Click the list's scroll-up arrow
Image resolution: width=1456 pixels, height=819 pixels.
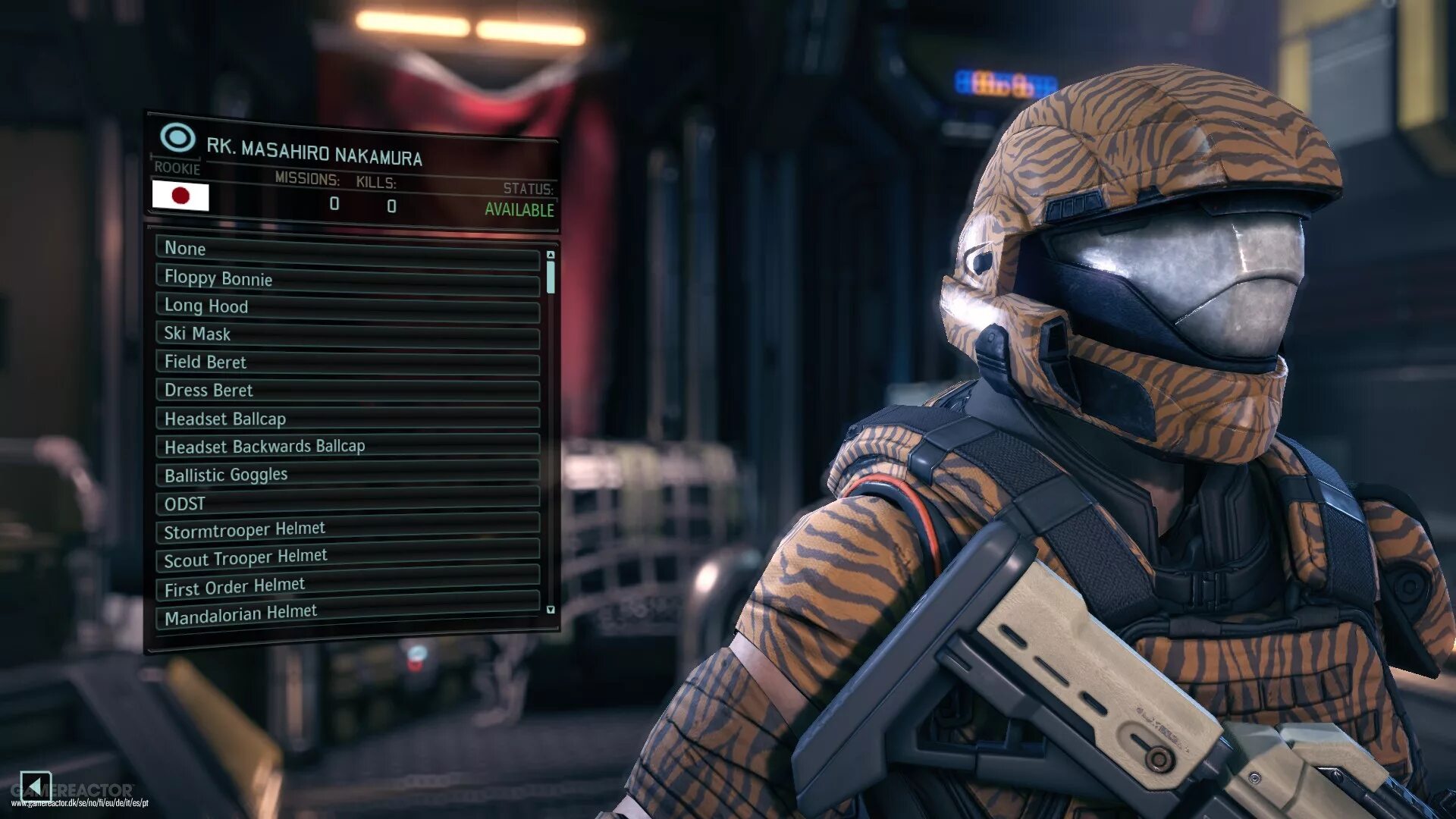click(551, 255)
